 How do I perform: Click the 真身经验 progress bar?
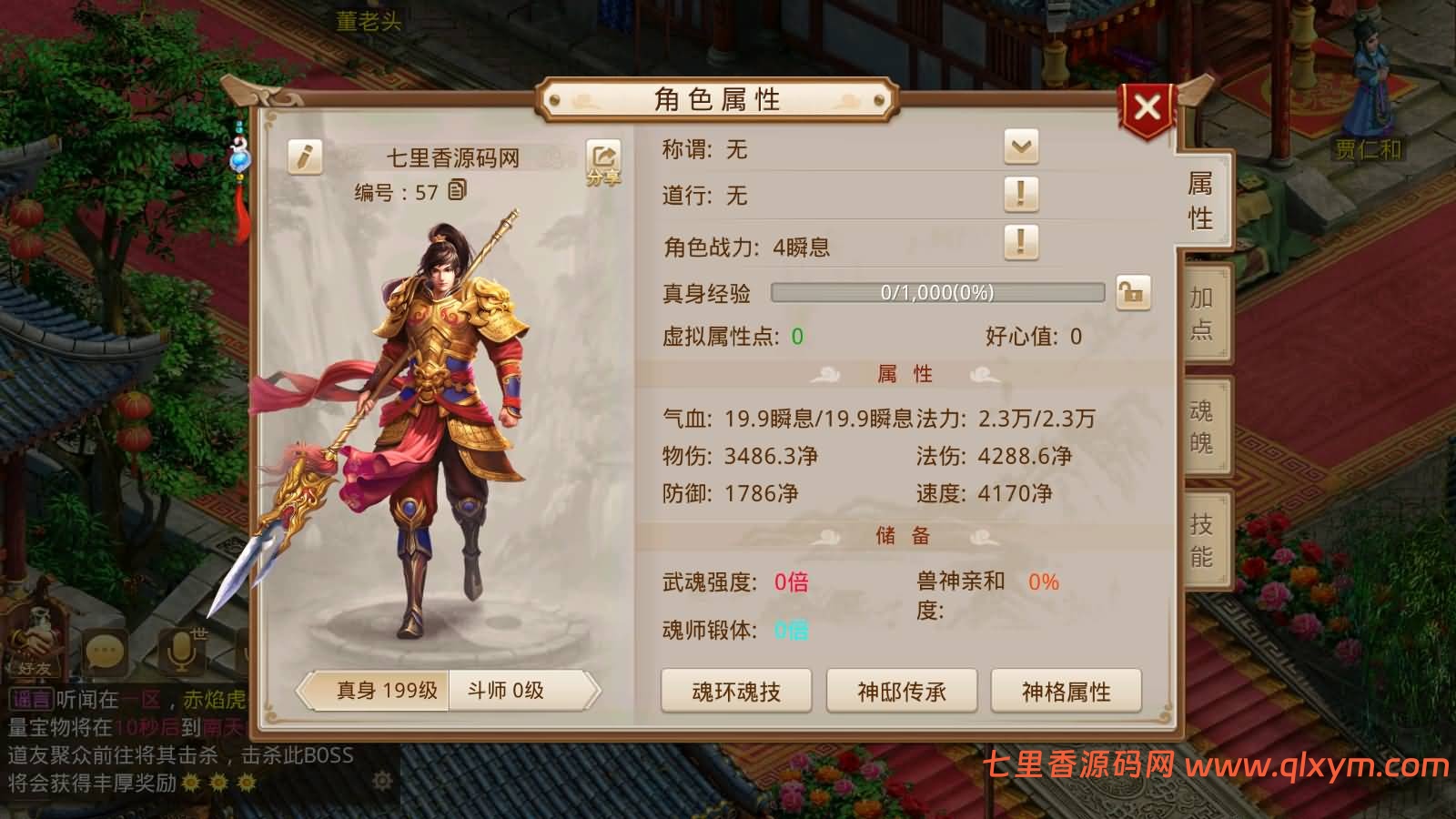coord(937,293)
